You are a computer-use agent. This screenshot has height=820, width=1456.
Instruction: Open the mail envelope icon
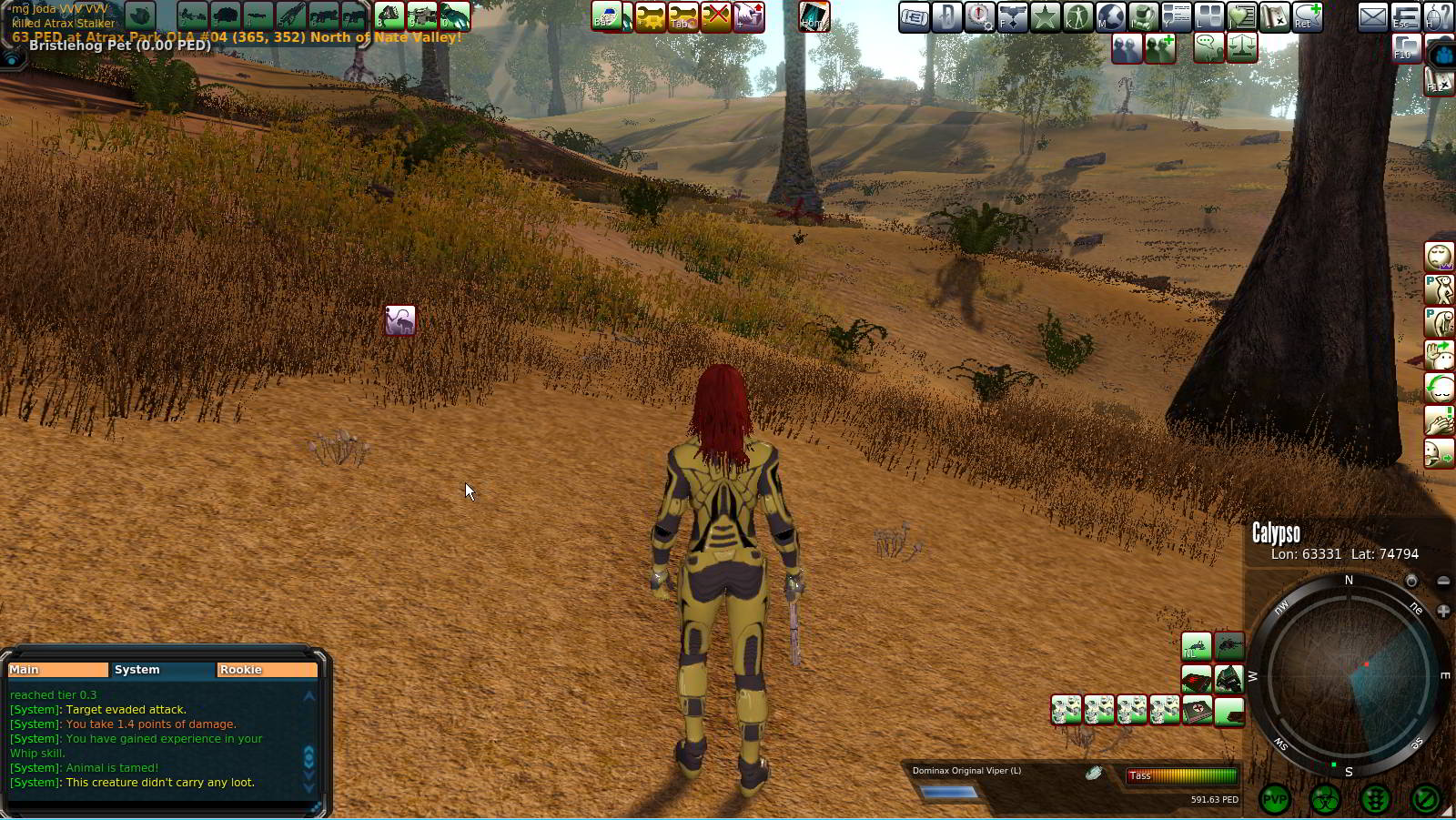[1372, 16]
